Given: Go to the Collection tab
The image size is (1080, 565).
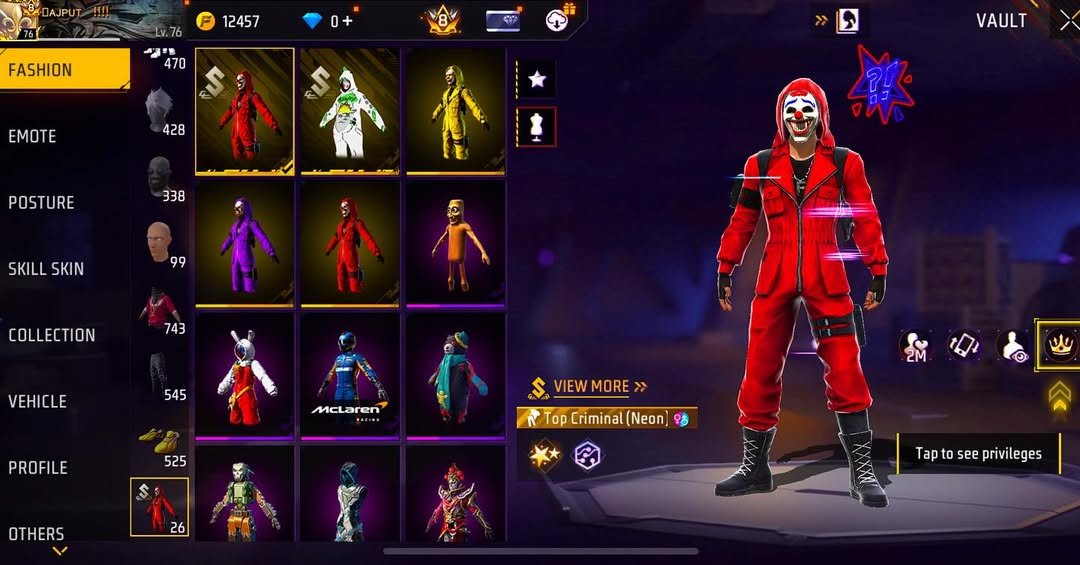Looking at the screenshot, I should (x=52, y=335).
